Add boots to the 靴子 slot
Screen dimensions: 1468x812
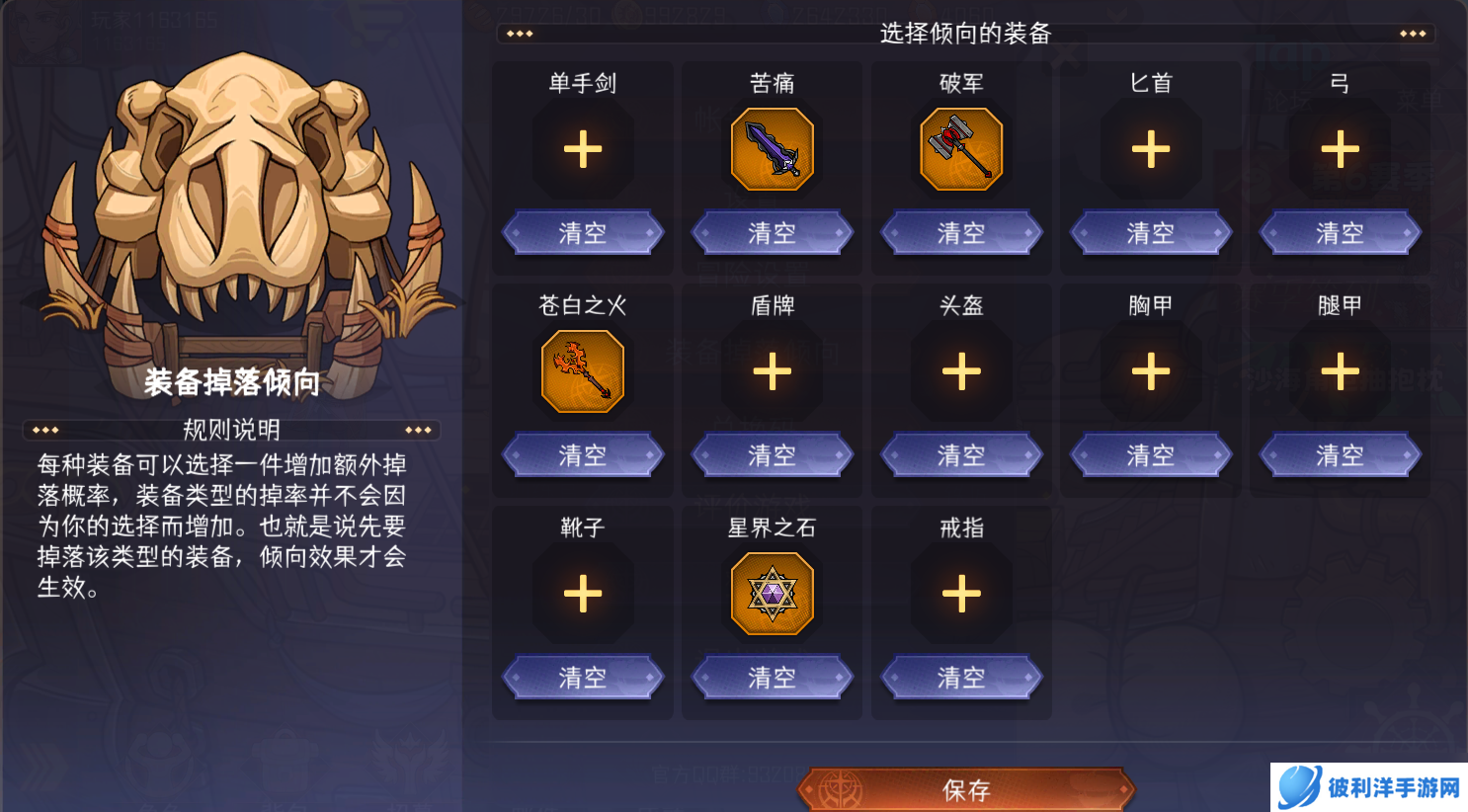583,593
